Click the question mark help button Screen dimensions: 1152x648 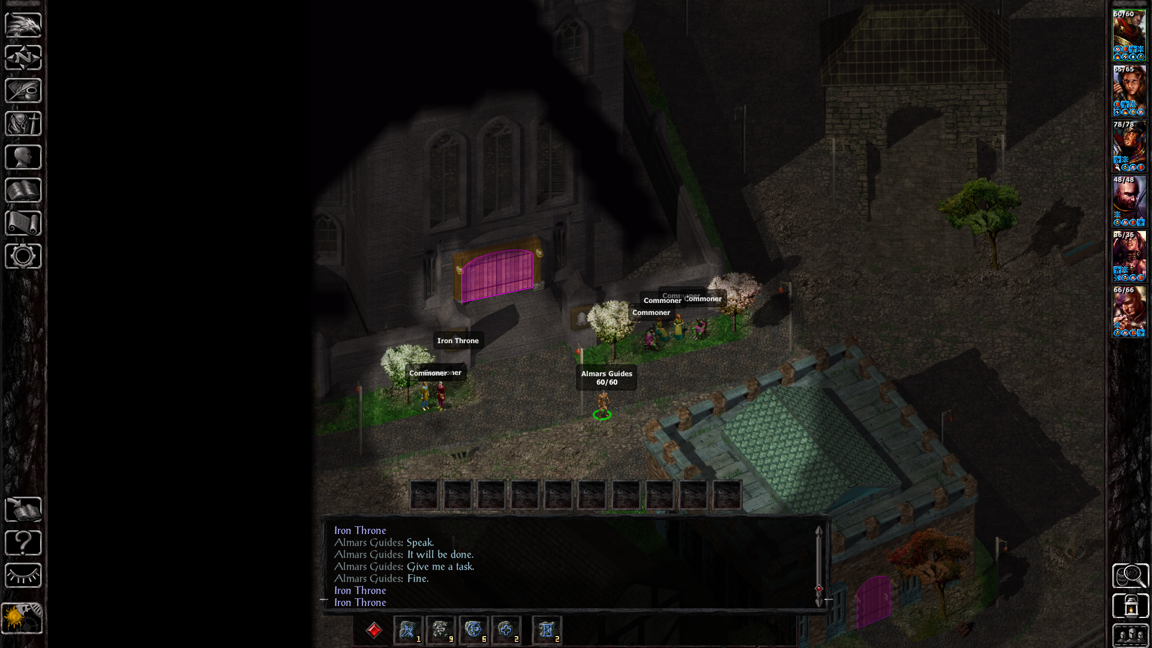(23, 542)
